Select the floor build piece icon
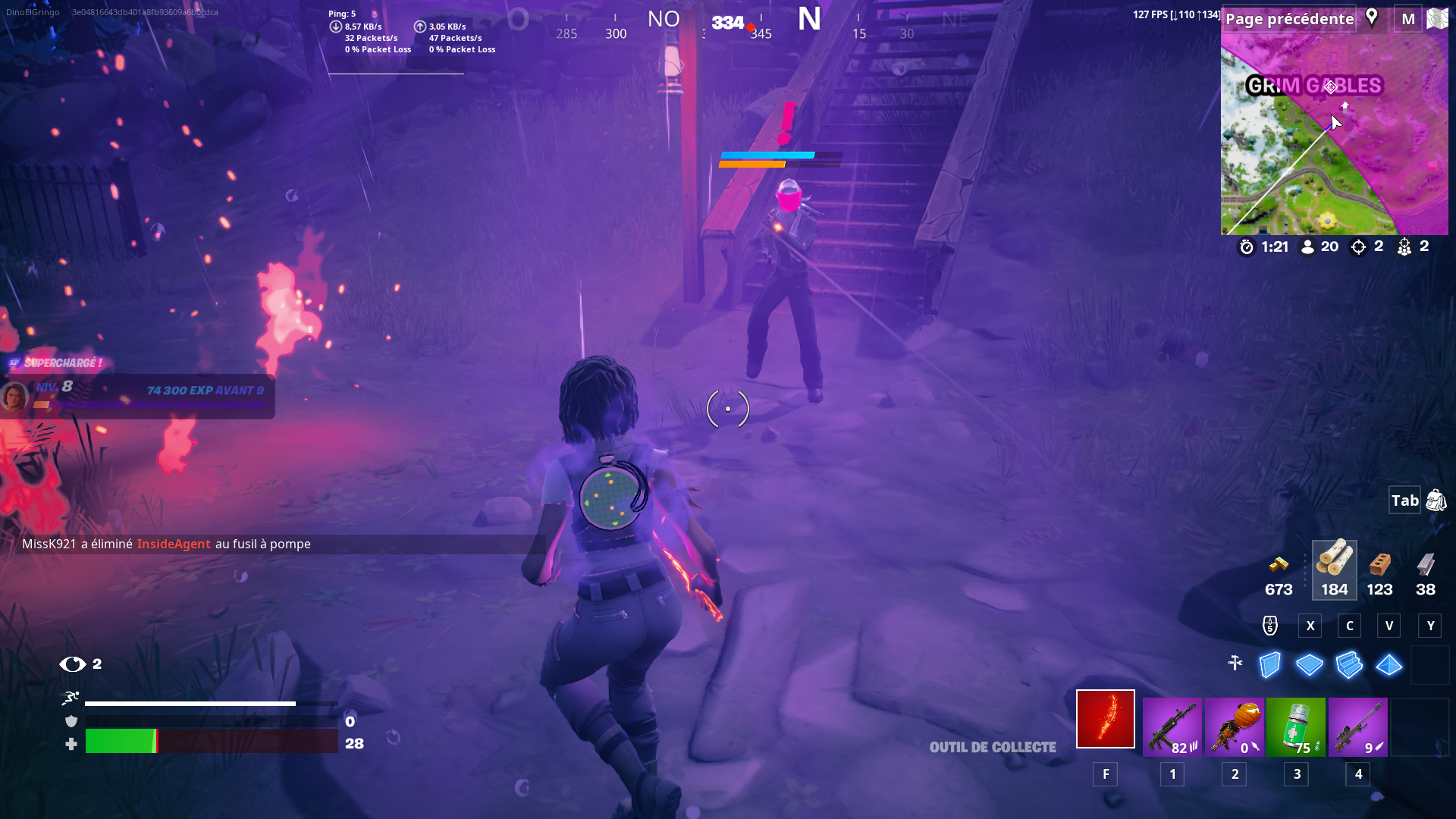 pyautogui.click(x=1310, y=665)
